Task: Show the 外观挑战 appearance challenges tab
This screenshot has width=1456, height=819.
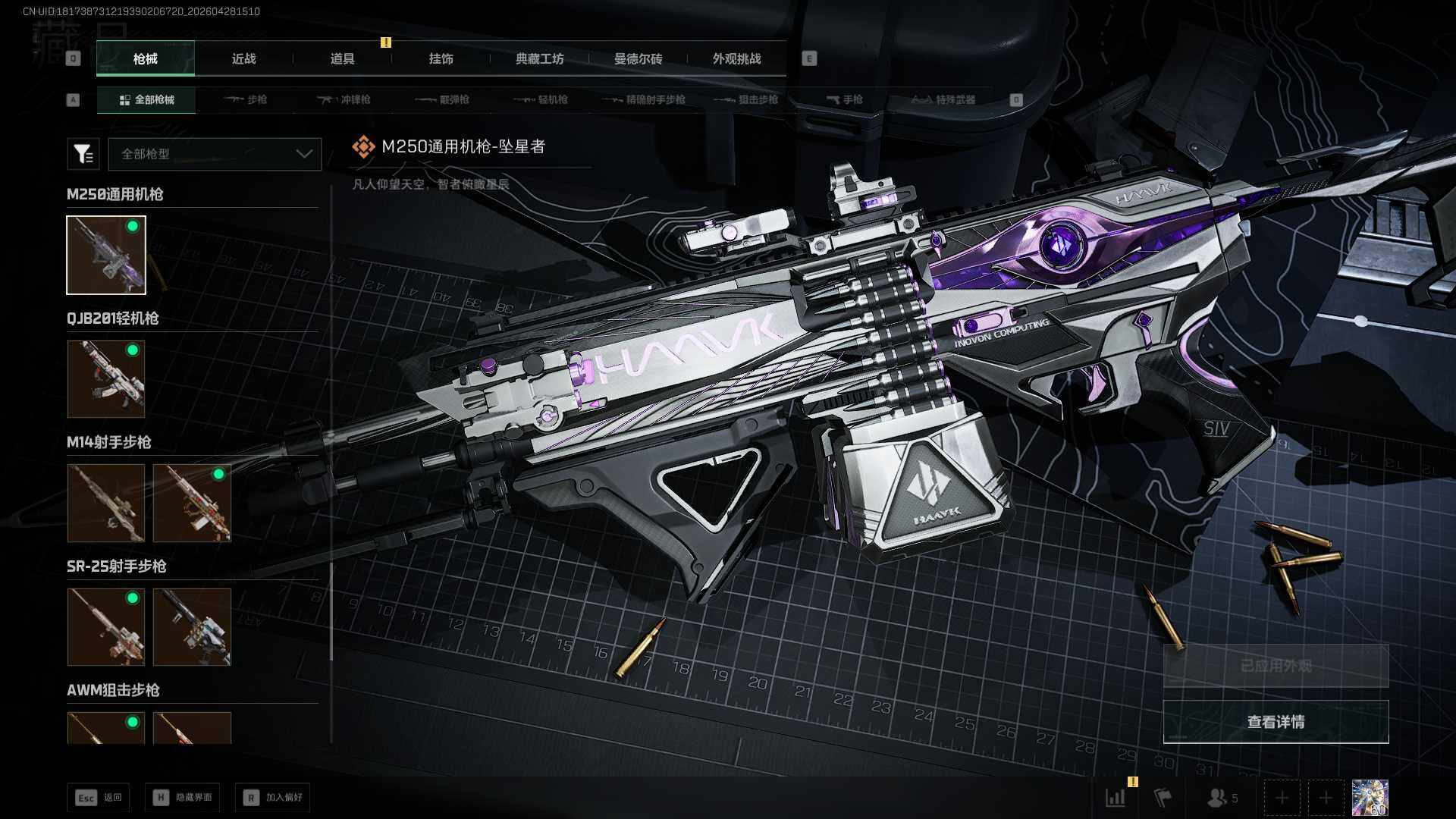Action: (x=736, y=59)
